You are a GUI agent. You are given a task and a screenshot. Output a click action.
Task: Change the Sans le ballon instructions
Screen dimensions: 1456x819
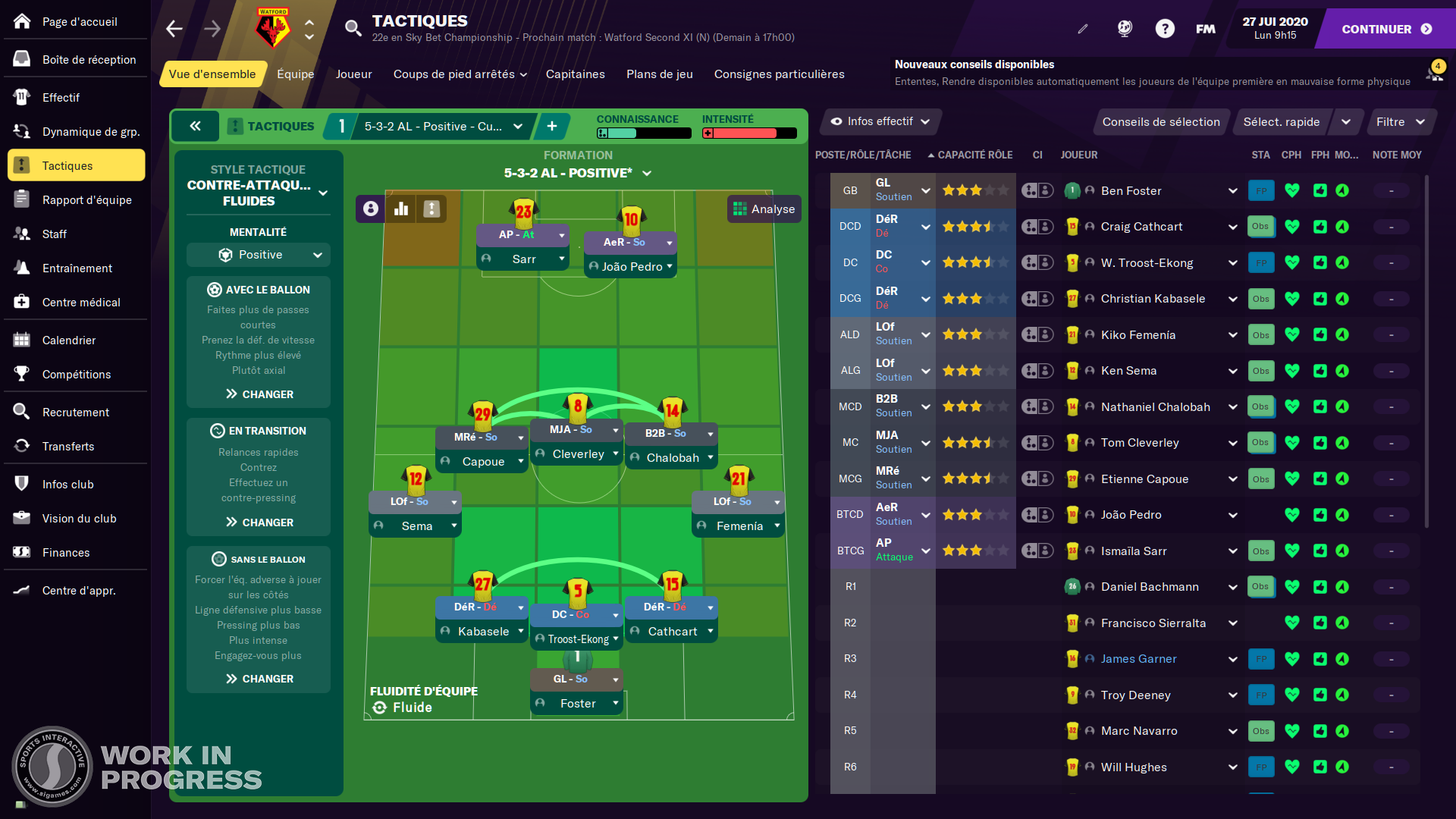[259, 679]
